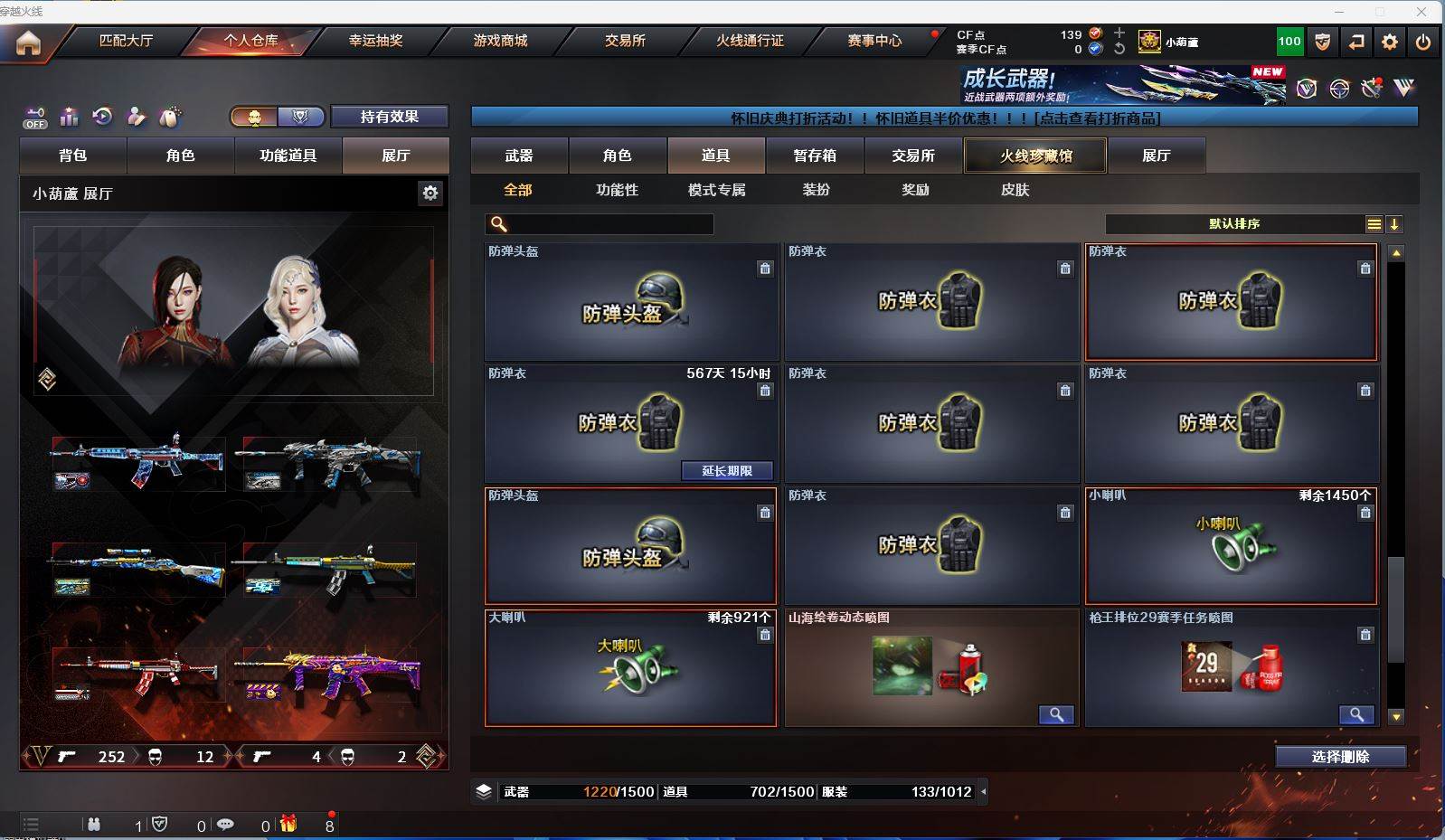
Task: Switch to the 功能道具 tab
Action: click(x=288, y=156)
